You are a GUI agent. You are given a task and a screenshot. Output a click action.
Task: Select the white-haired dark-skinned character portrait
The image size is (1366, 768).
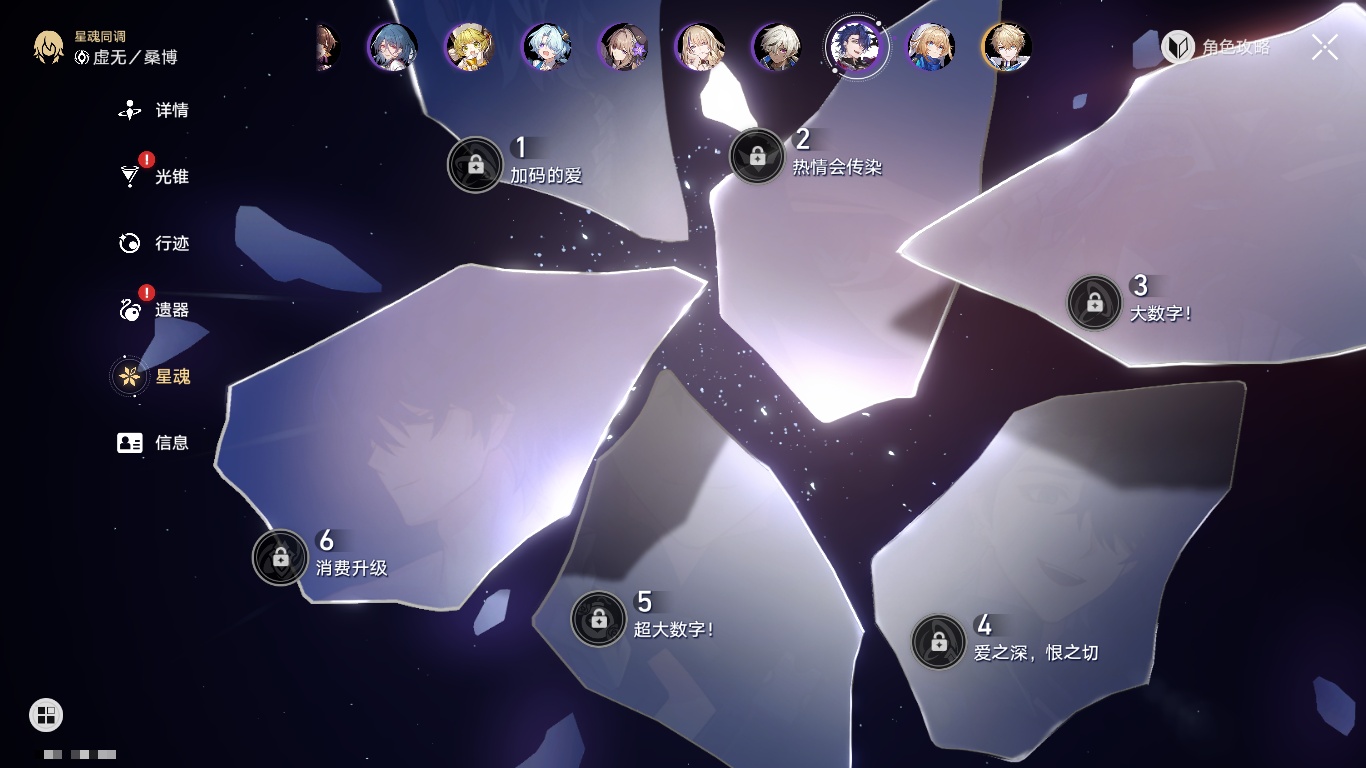point(778,47)
